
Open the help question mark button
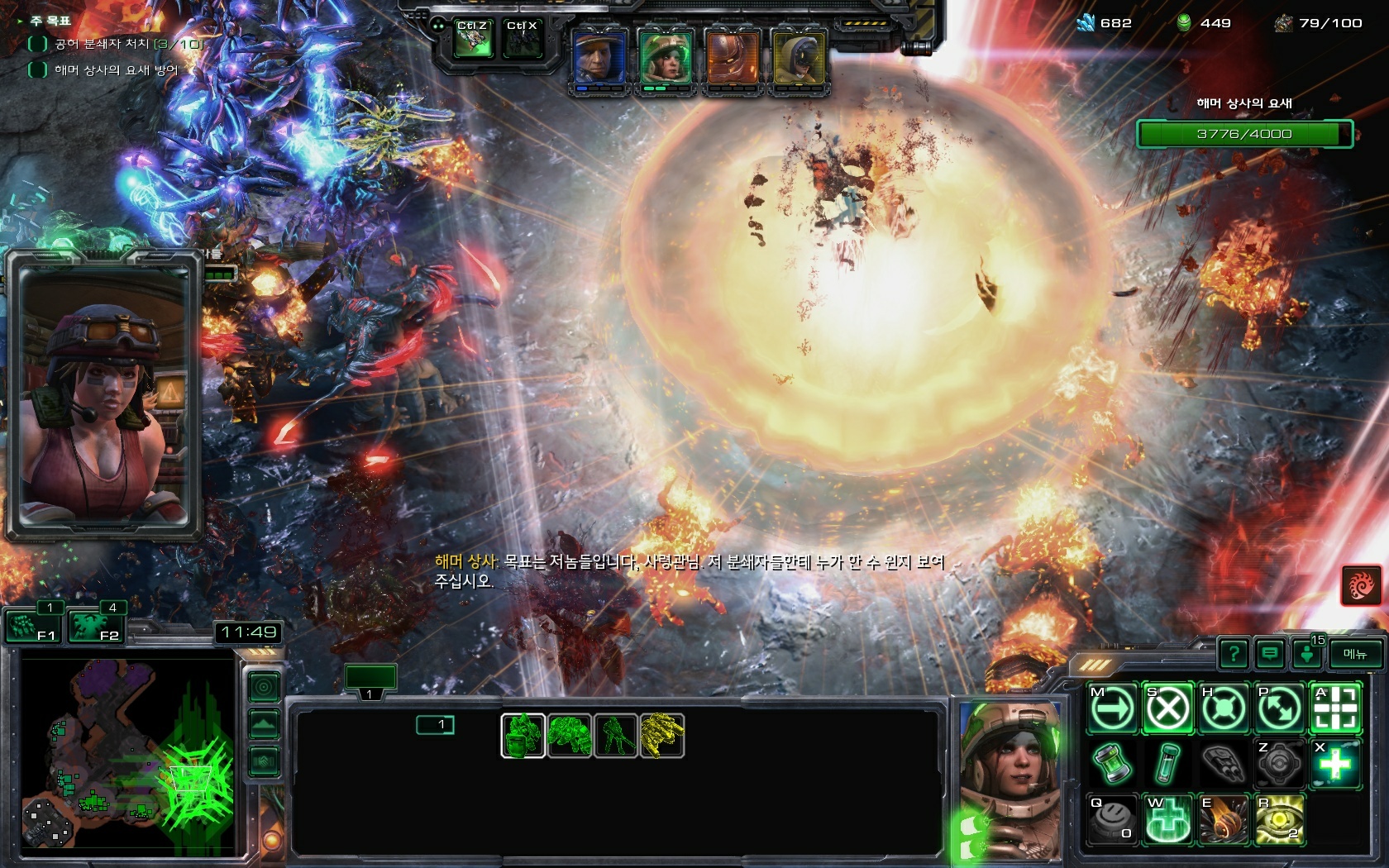(1234, 655)
